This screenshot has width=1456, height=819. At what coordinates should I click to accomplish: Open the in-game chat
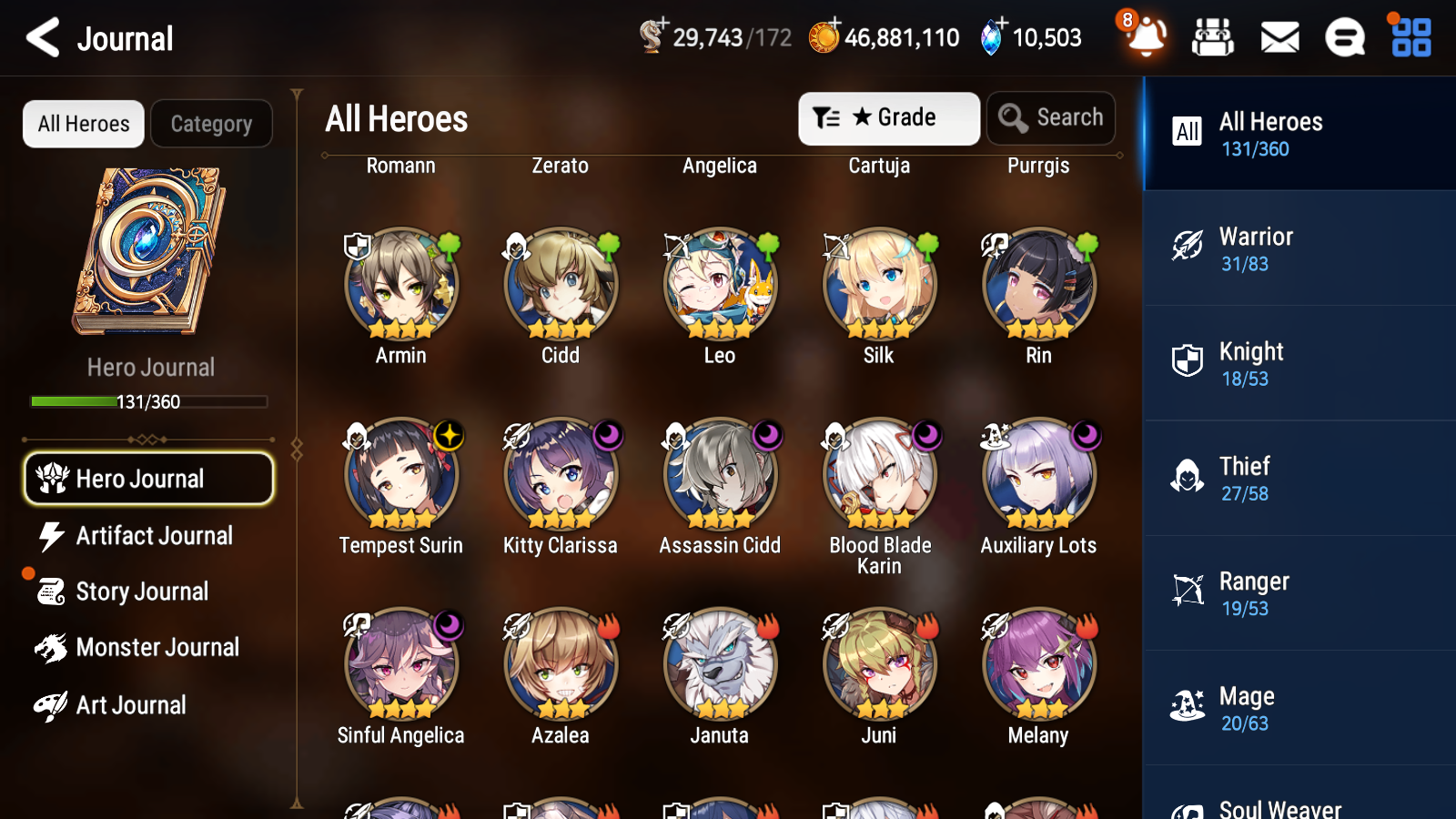coord(1344,38)
